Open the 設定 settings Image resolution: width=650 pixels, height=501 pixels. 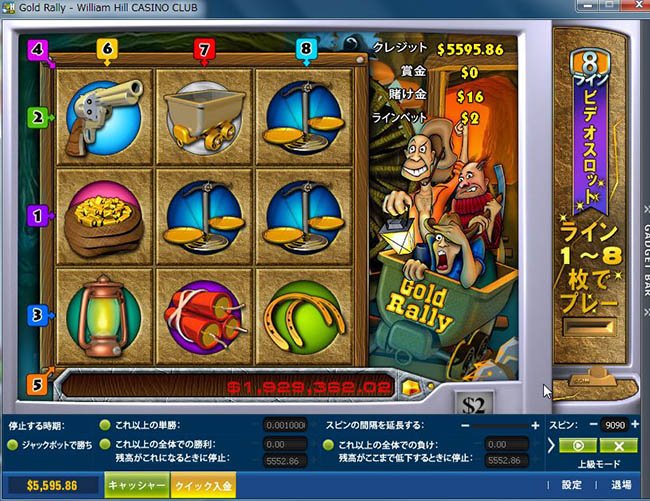click(571, 485)
